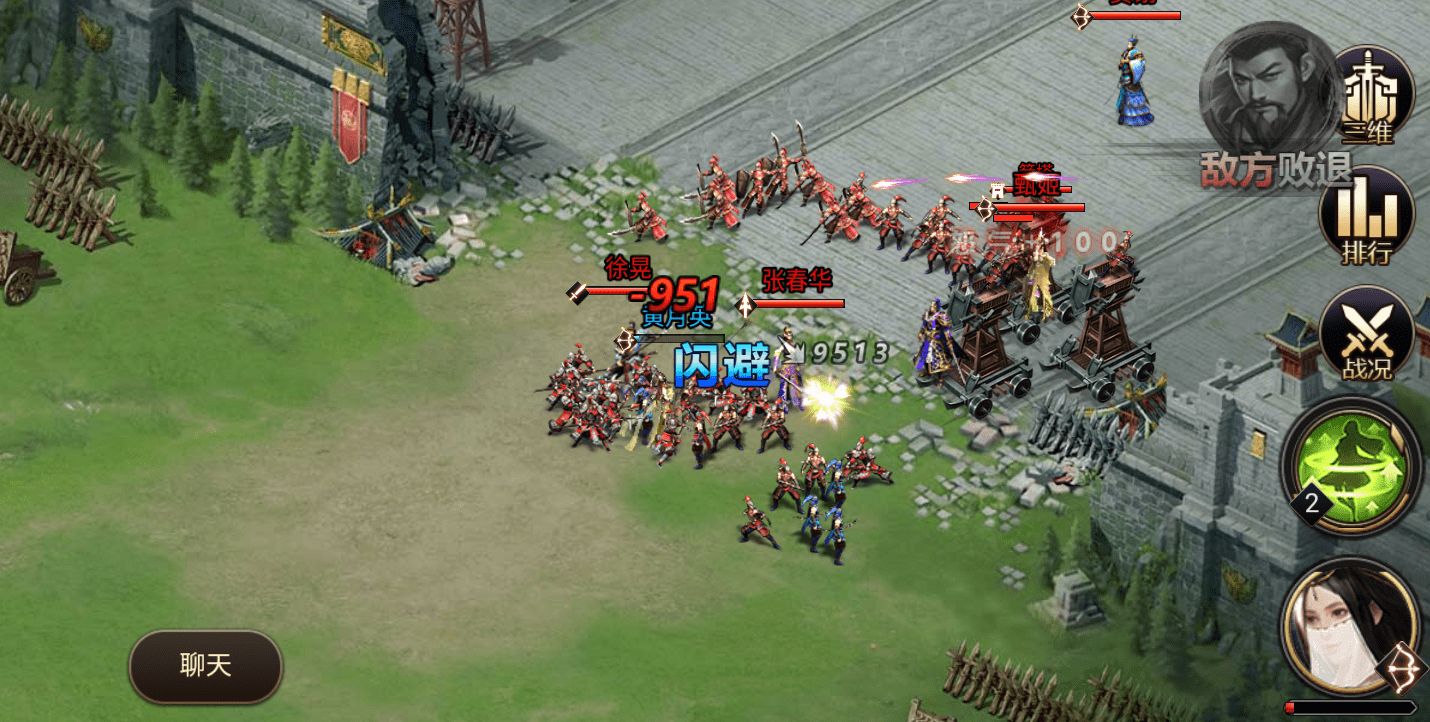This screenshot has height=722, width=1430.
Task: Open the 聊天 chat button
Action: coord(205,666)
